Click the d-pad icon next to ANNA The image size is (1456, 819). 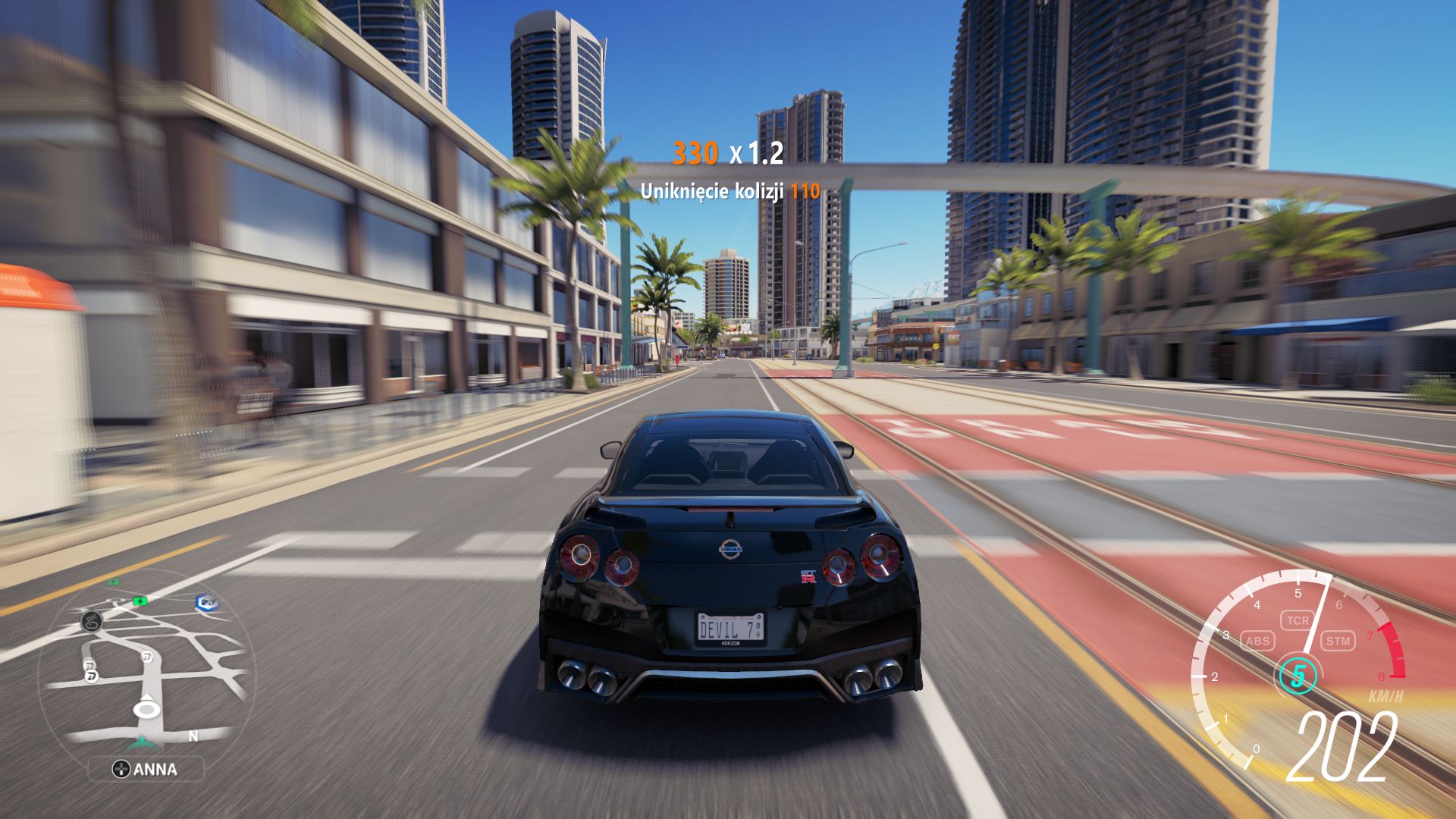click(121, 768)
